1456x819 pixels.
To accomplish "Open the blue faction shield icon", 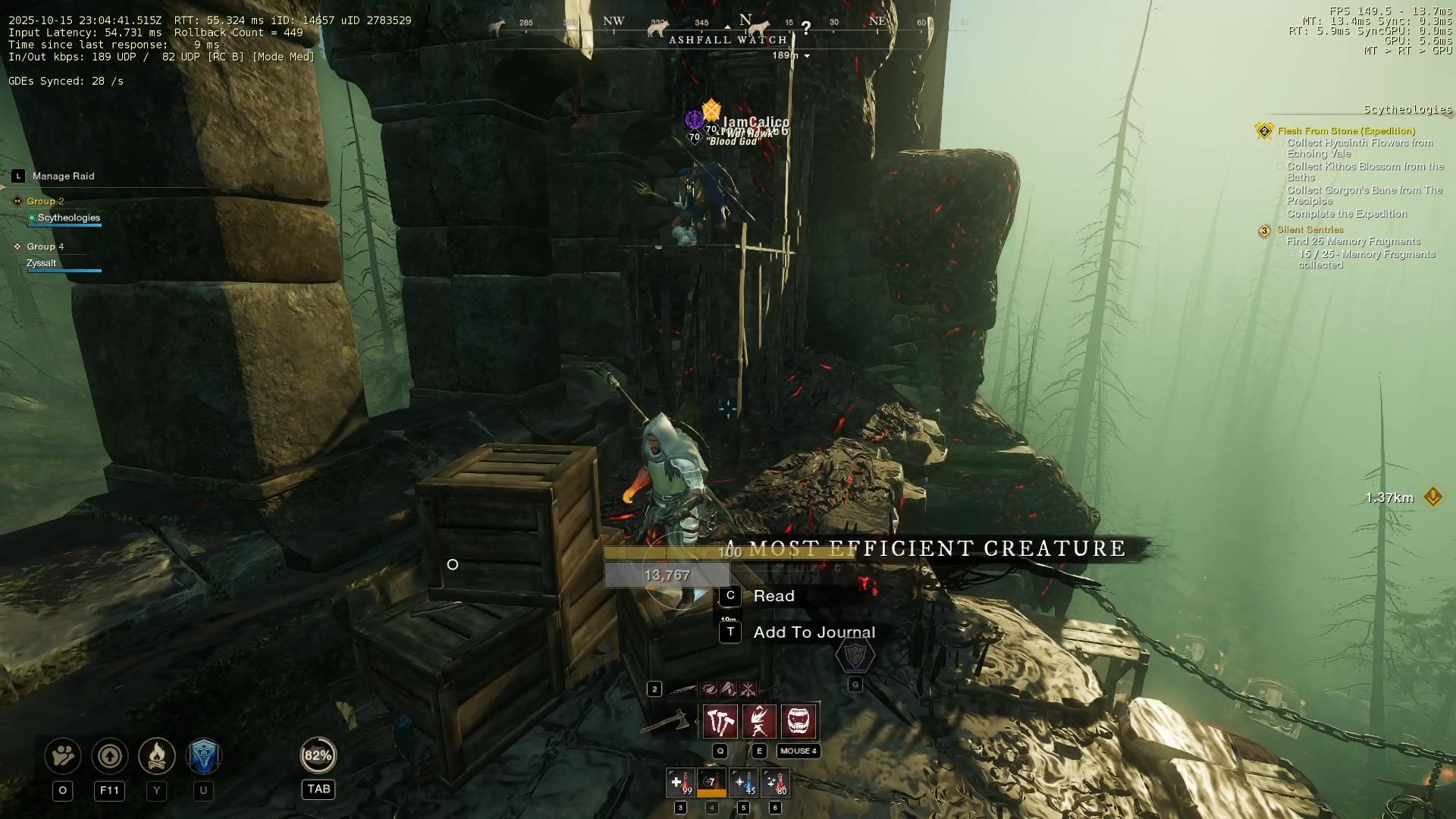I will coord(203,756).
